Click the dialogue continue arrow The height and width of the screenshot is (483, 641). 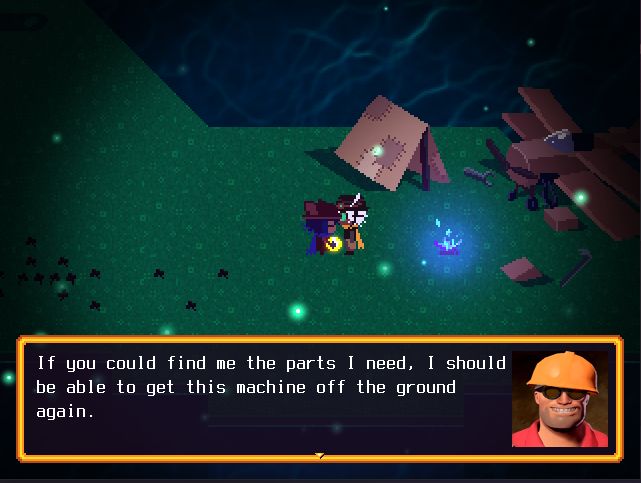(320, 456)
